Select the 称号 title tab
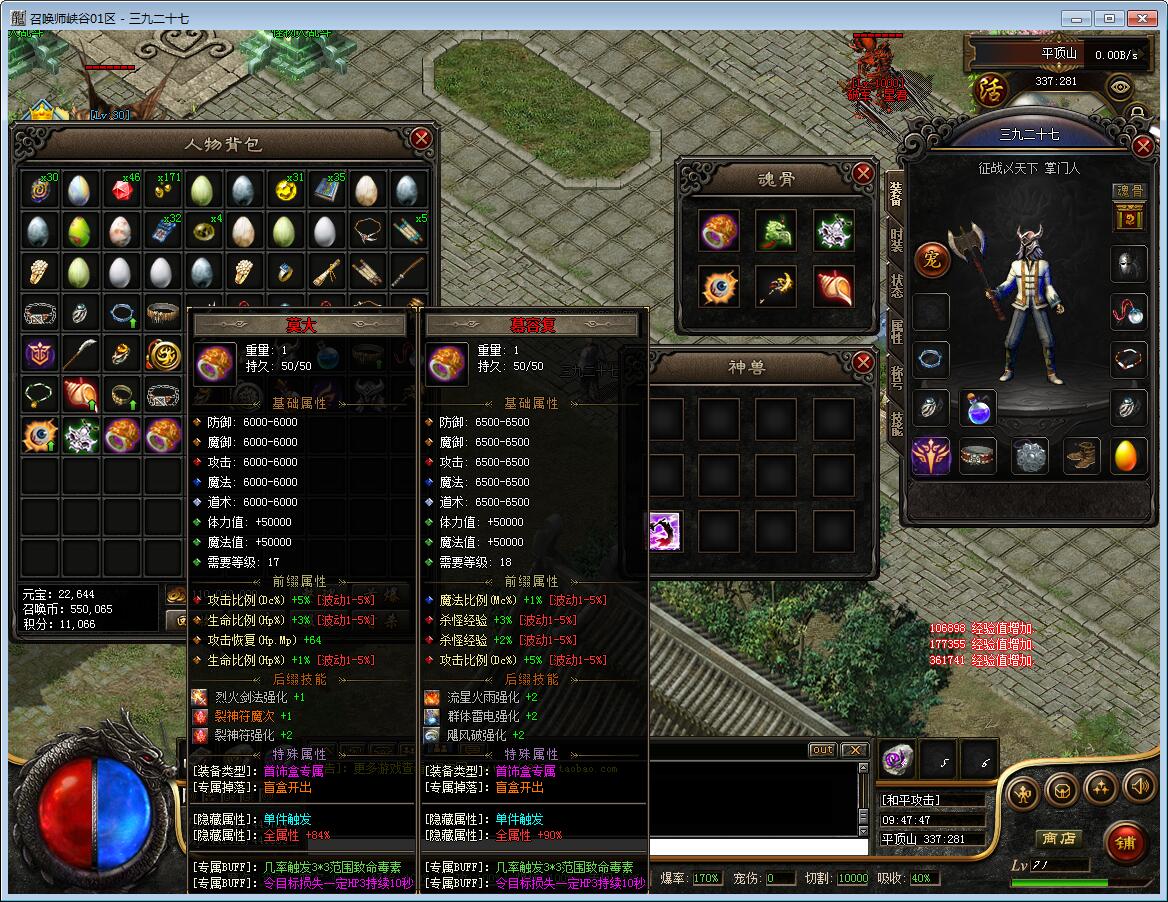Viewport: 1168px width, 902px height. pyautogui.click(x=897, y=377)
